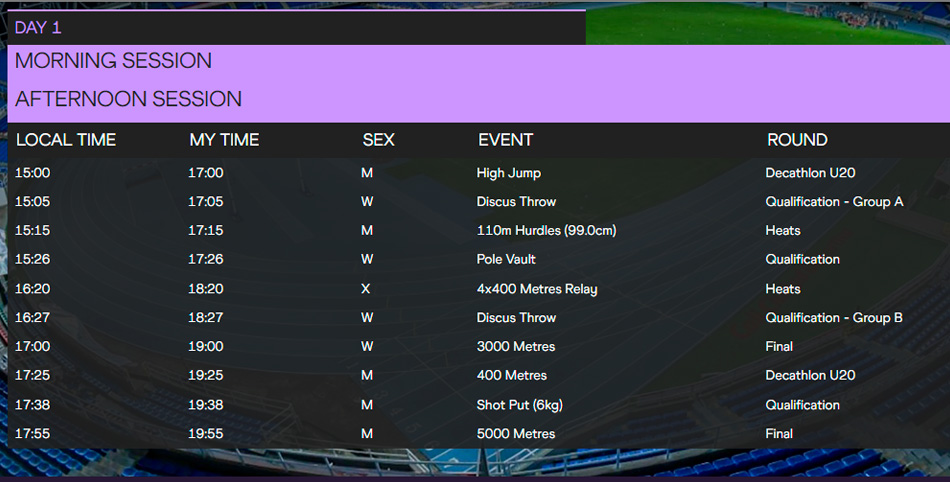Click the Event column header
950x482 pixels.
[505, 140]
